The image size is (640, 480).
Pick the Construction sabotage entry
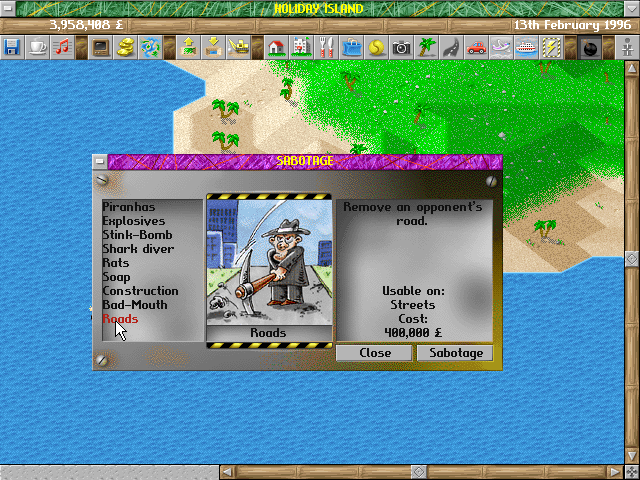(x=140, y=291)
